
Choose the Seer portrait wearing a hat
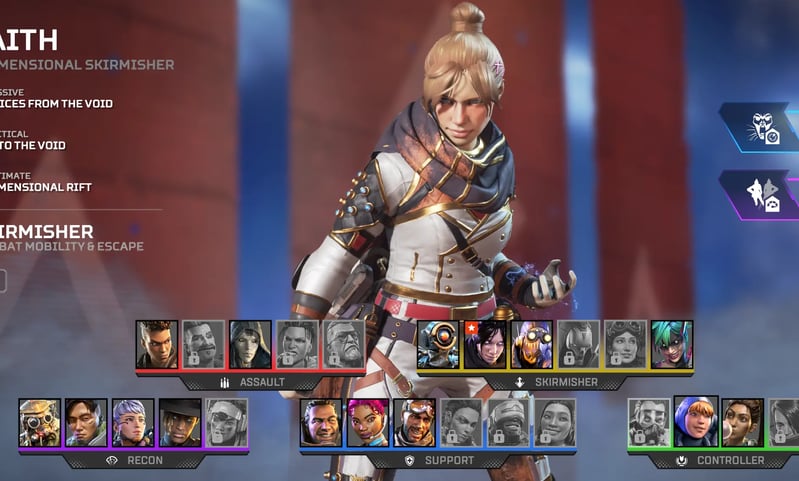coord(180,422)
